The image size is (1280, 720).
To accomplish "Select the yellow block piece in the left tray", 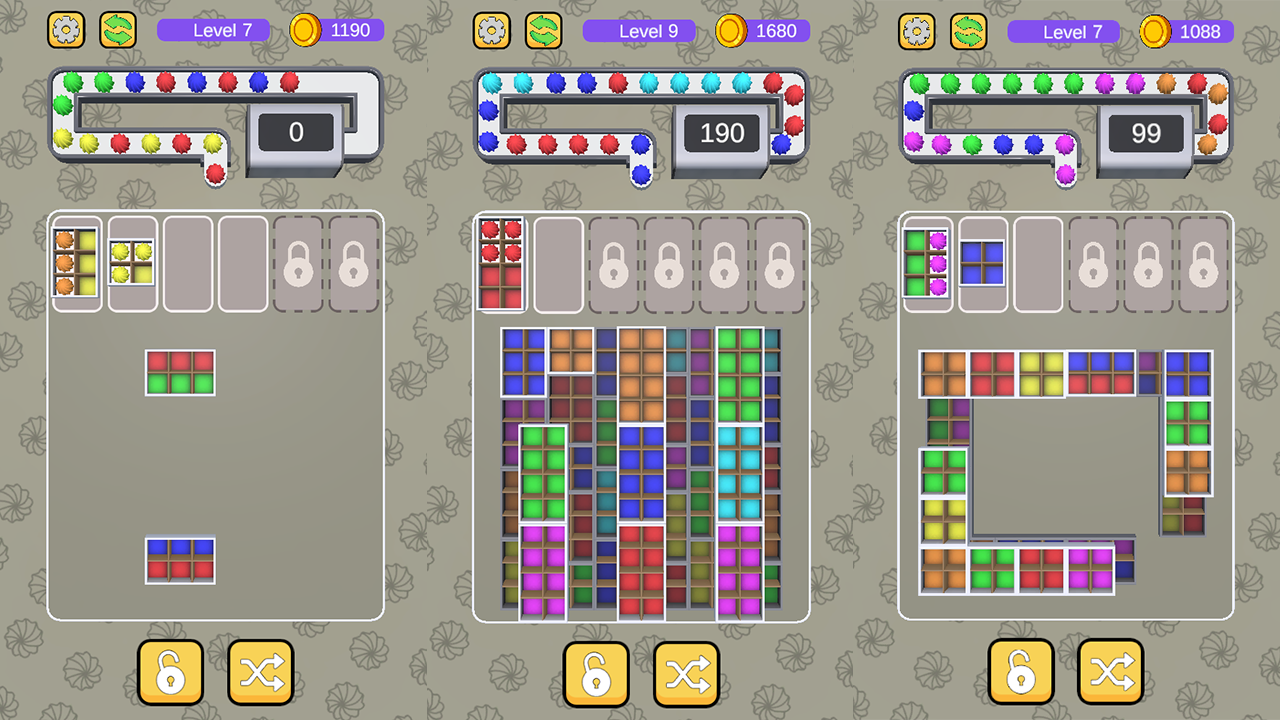I will click(x=132, y=262).
